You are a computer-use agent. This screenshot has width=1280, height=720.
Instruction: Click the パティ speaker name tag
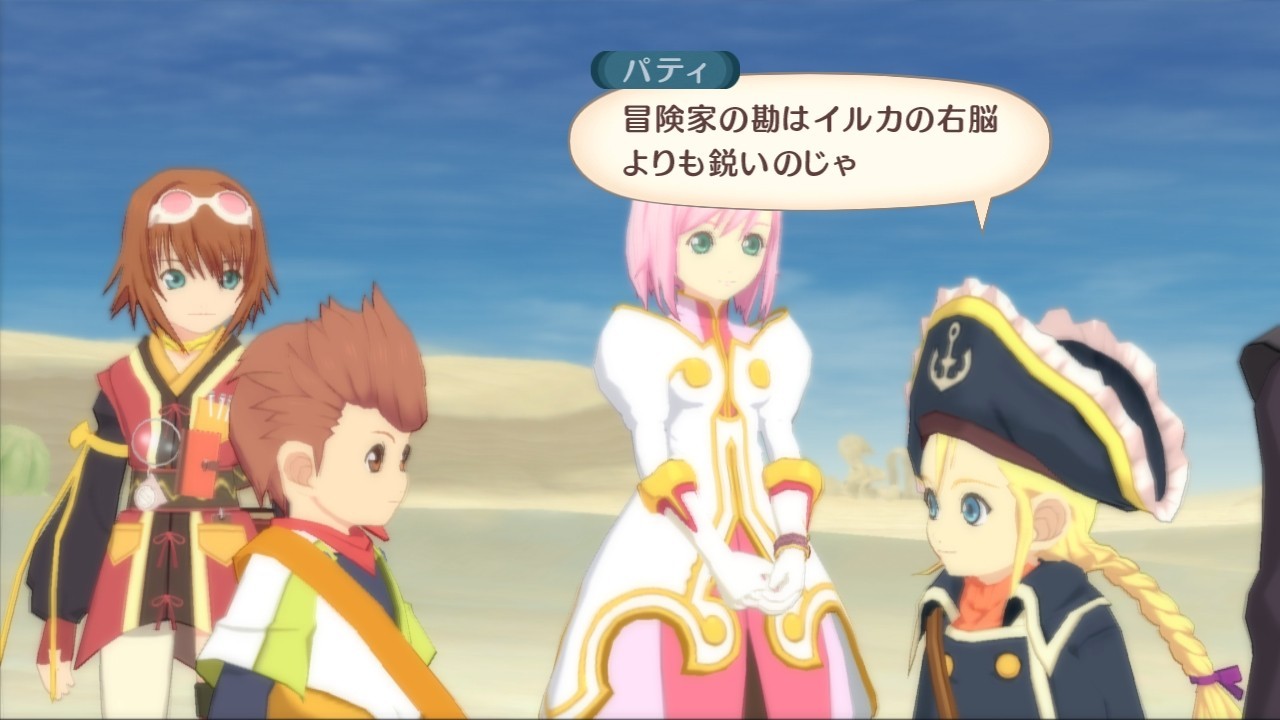pos(664,67)
